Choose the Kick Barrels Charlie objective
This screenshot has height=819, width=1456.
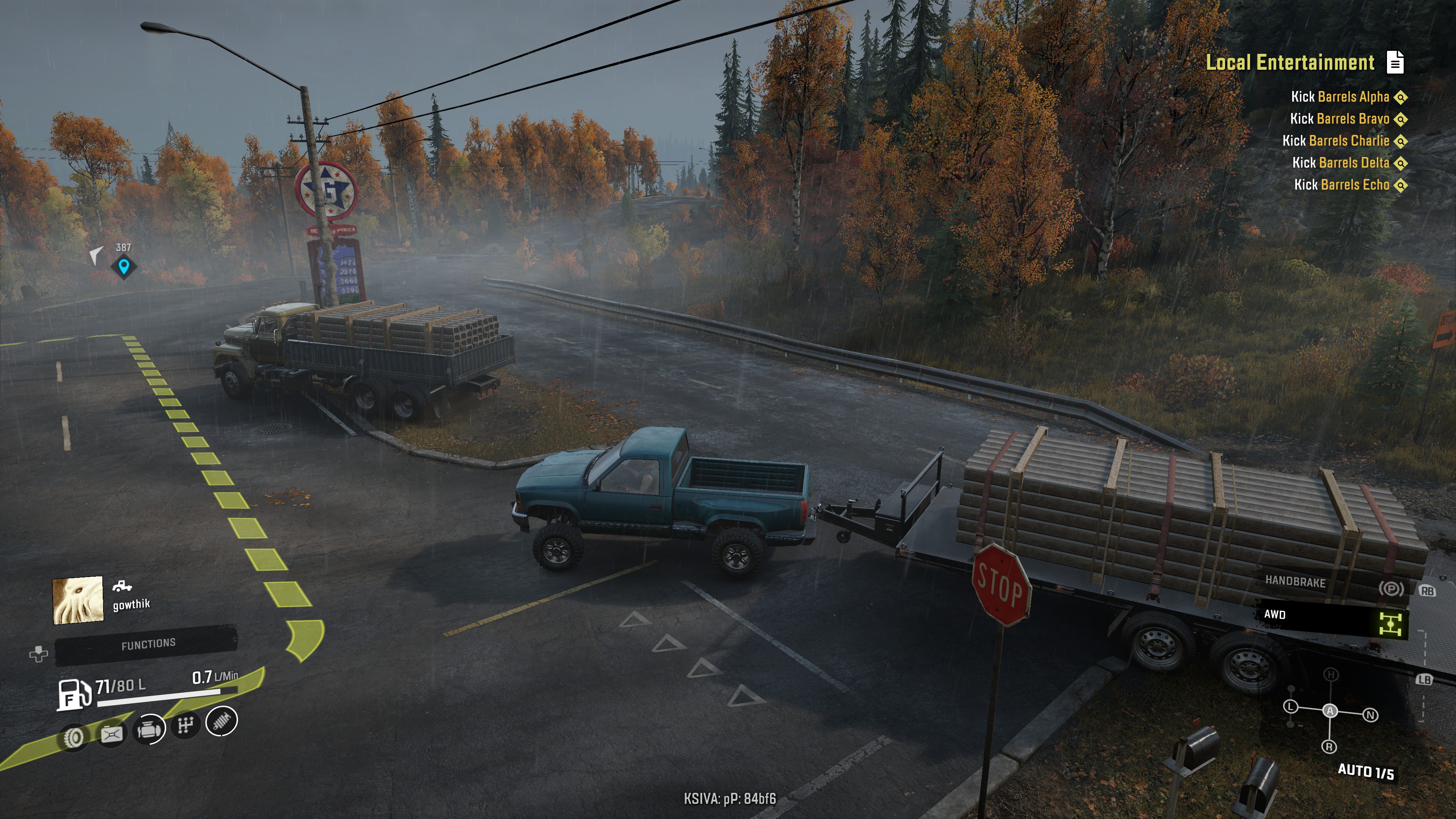point(1335,141)
